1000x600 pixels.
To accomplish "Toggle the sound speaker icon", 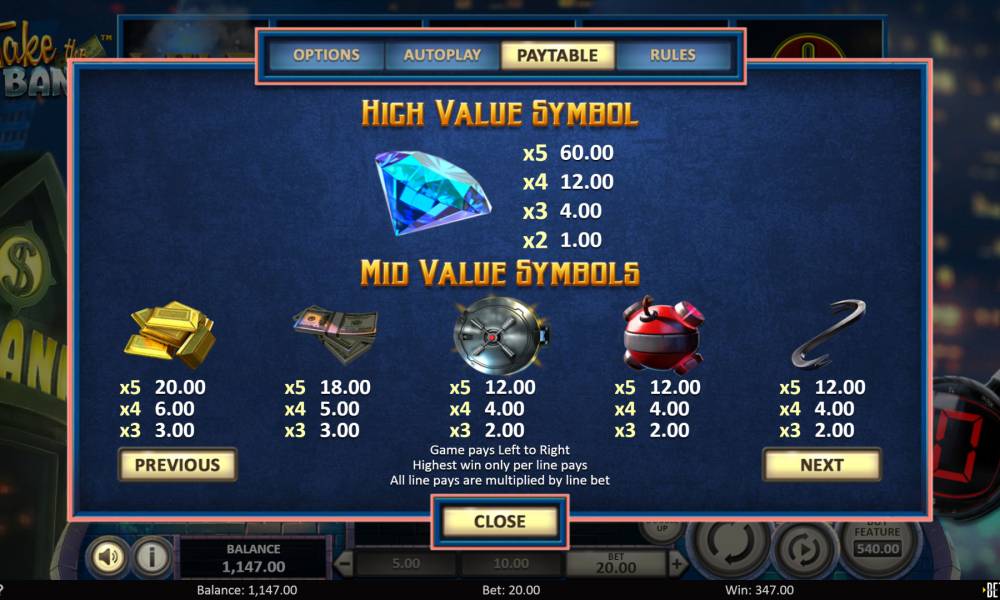I will [x=106, y=557].
